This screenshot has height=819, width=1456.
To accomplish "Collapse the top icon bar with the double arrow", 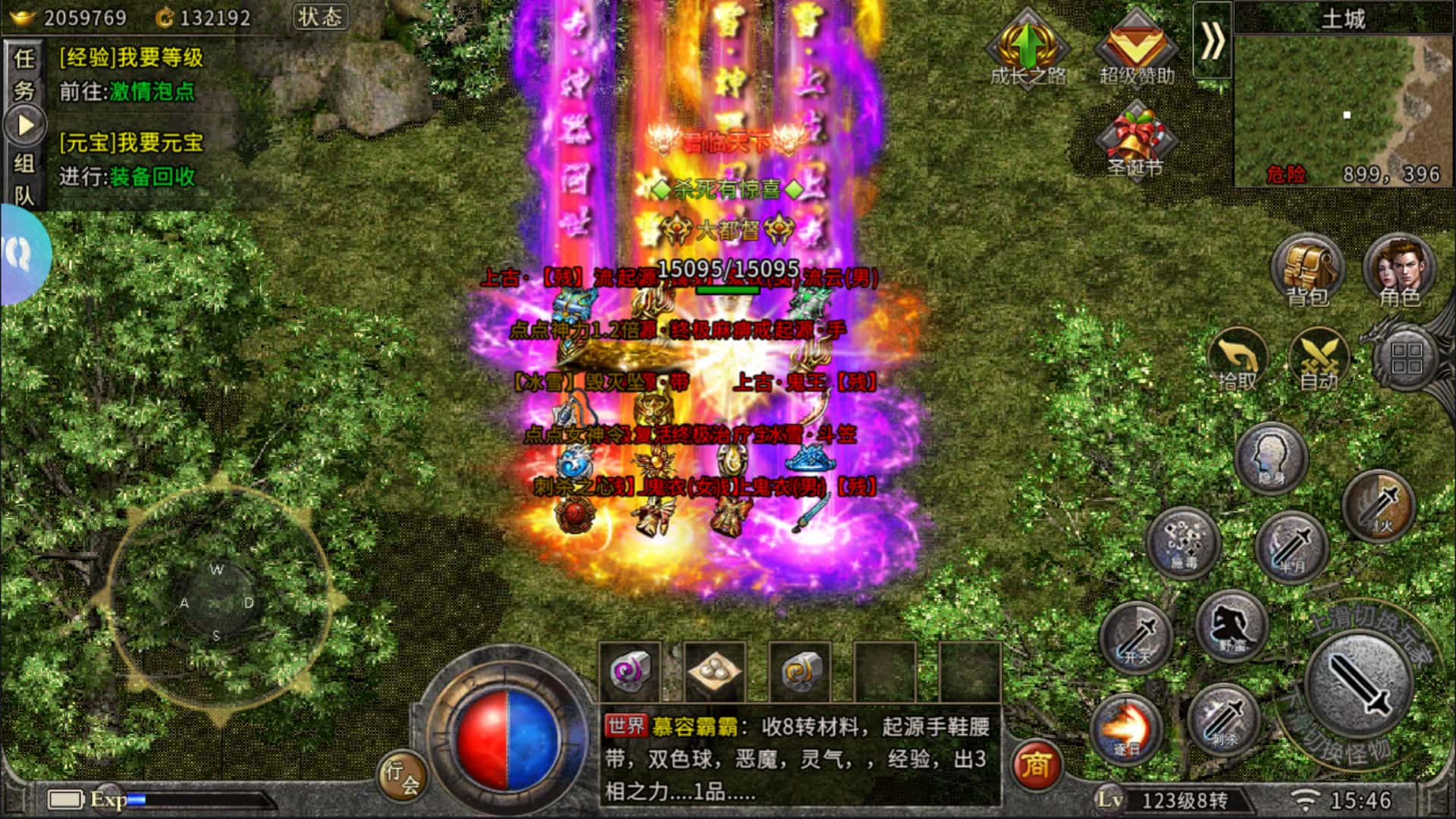I will [x=1212, y=40].
